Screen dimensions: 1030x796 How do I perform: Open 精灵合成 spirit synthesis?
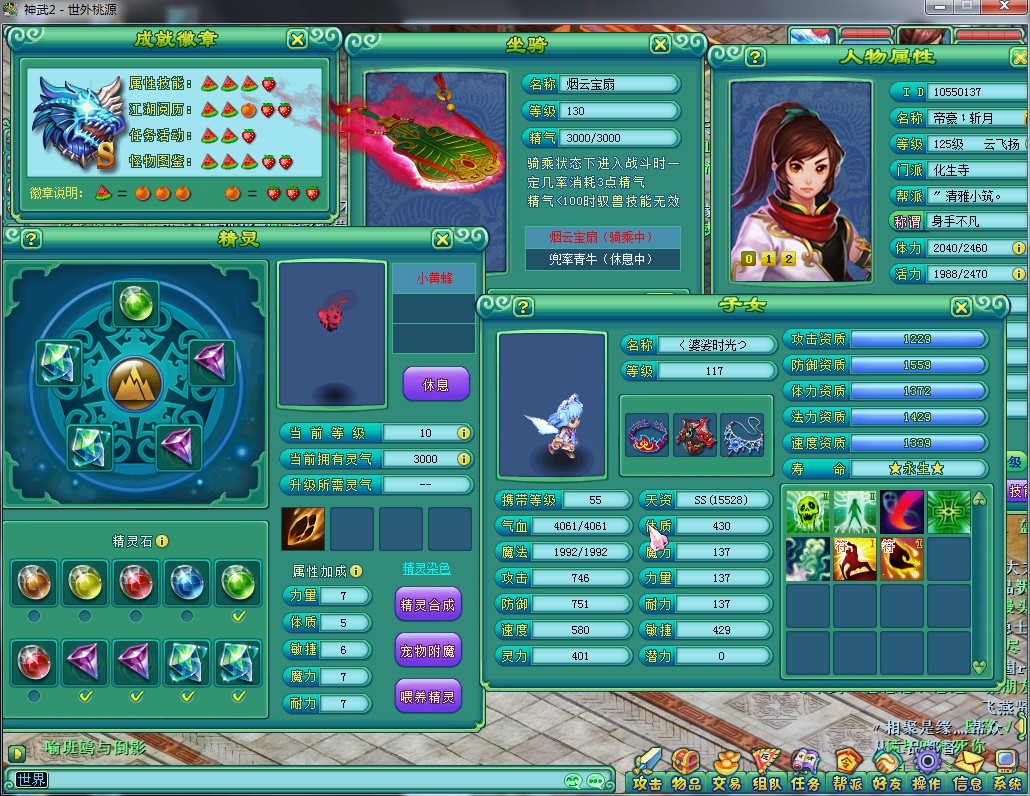click(428, 604)
